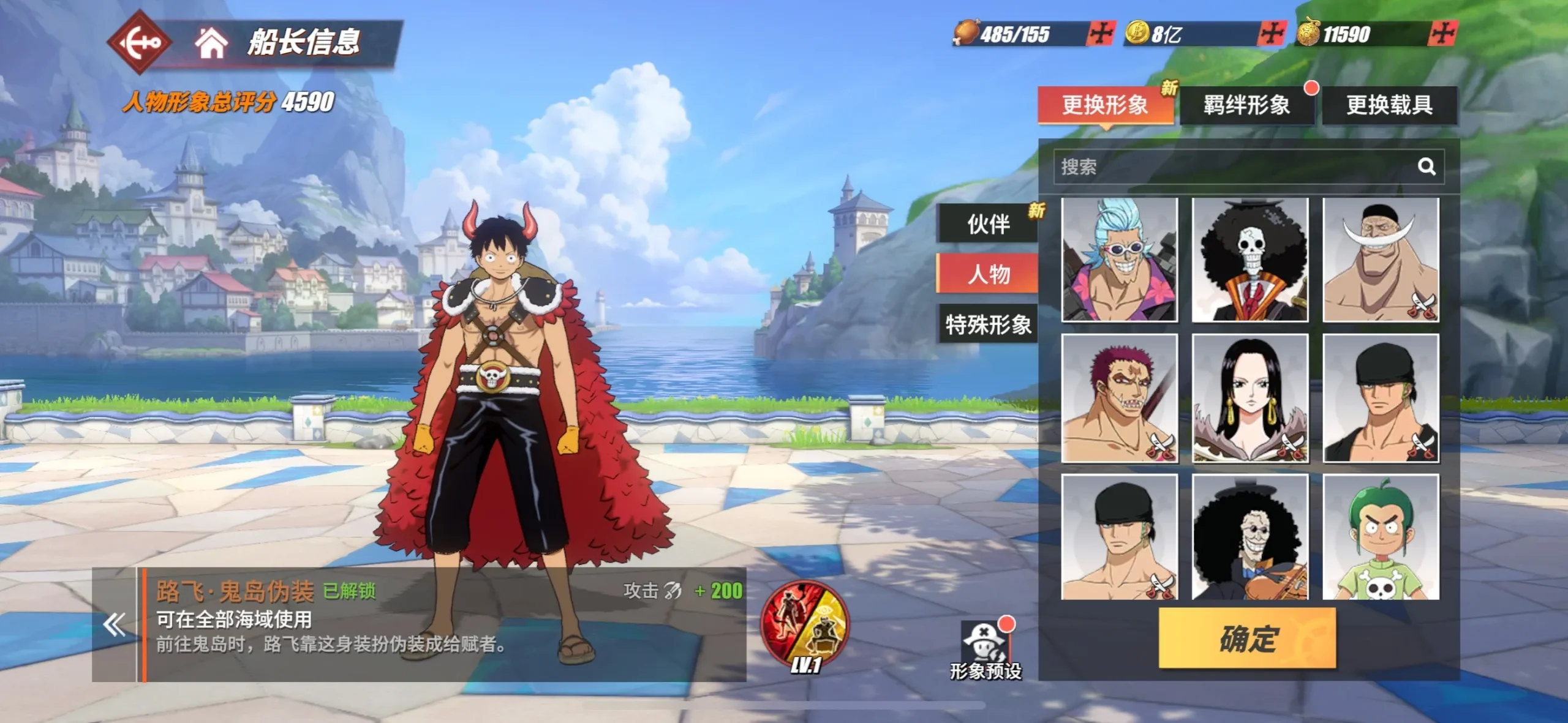Click the 搜索 search field

point(1231,167)
